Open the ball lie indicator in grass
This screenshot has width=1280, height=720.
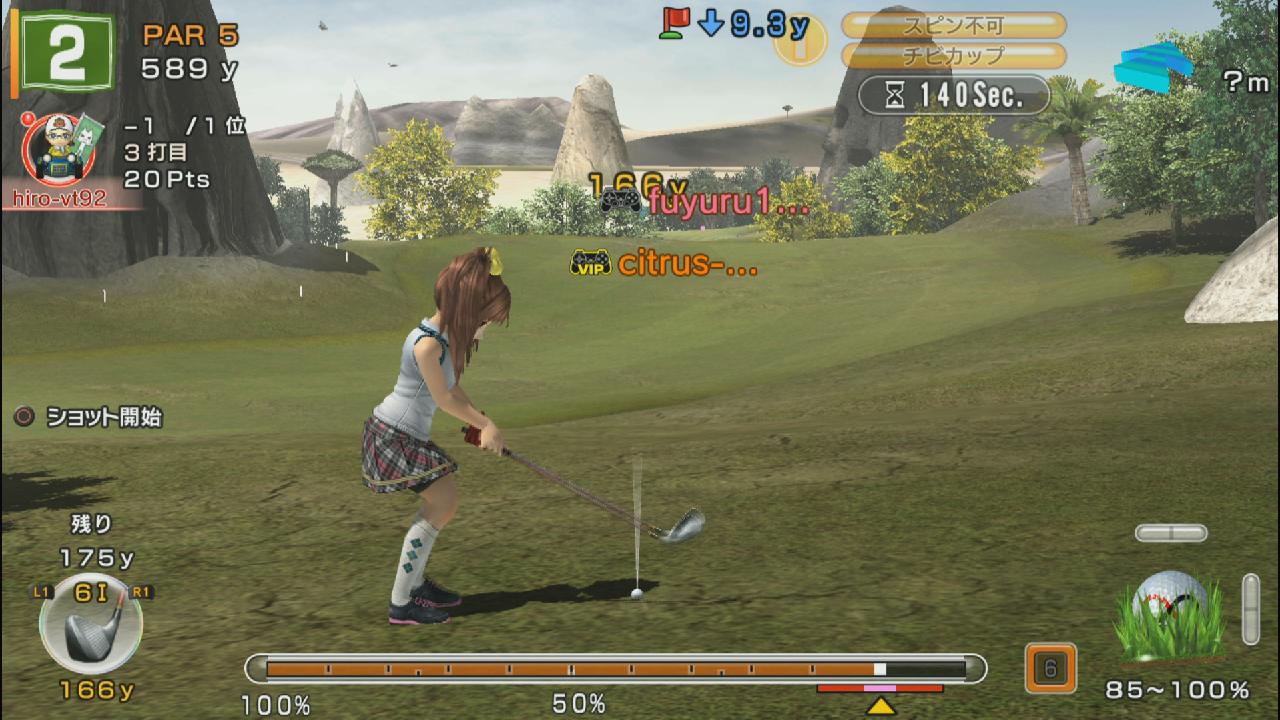point(1172,616)
